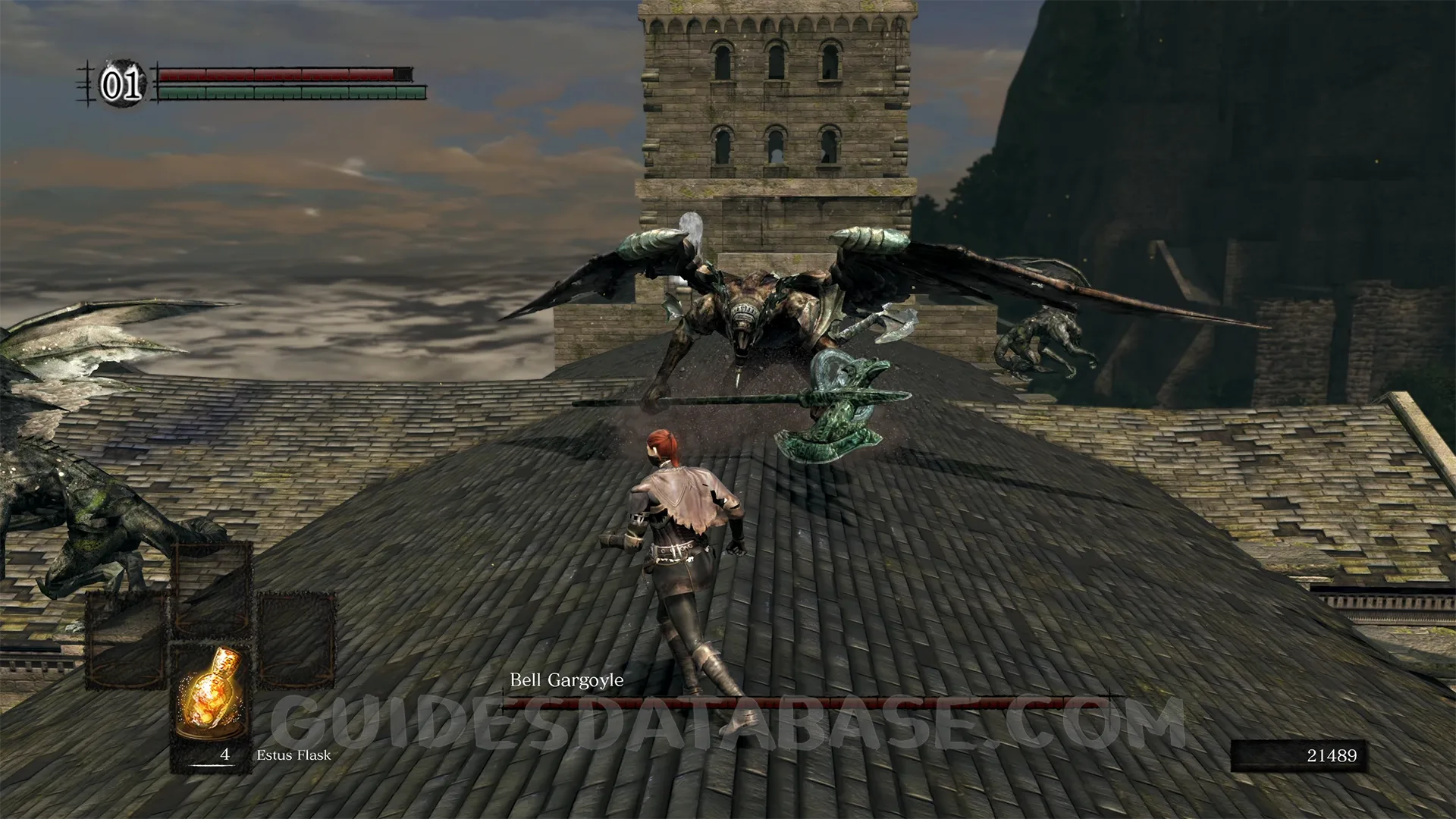
Task: Click the humanity counter showing 01
Action: 122,84
